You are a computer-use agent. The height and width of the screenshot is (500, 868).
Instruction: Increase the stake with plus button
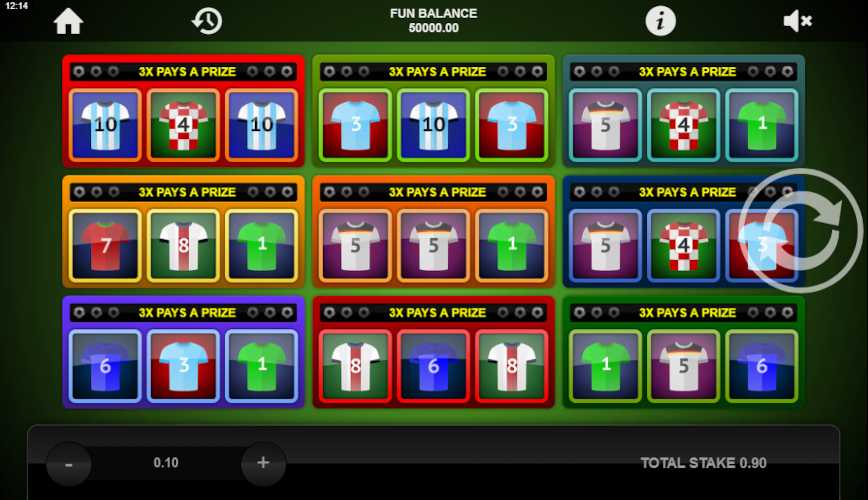click(x=263, y=463)
